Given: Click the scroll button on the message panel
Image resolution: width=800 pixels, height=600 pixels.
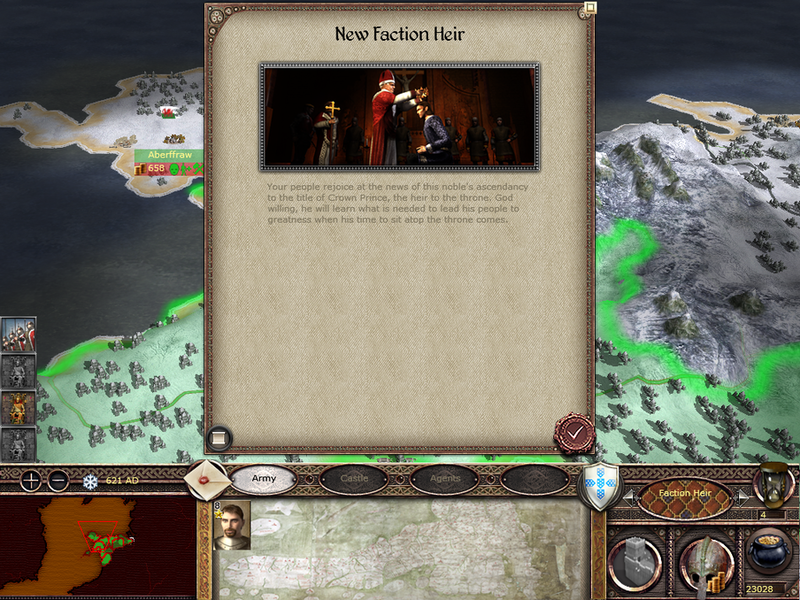Looking at the screenshot, I should 219,438.
